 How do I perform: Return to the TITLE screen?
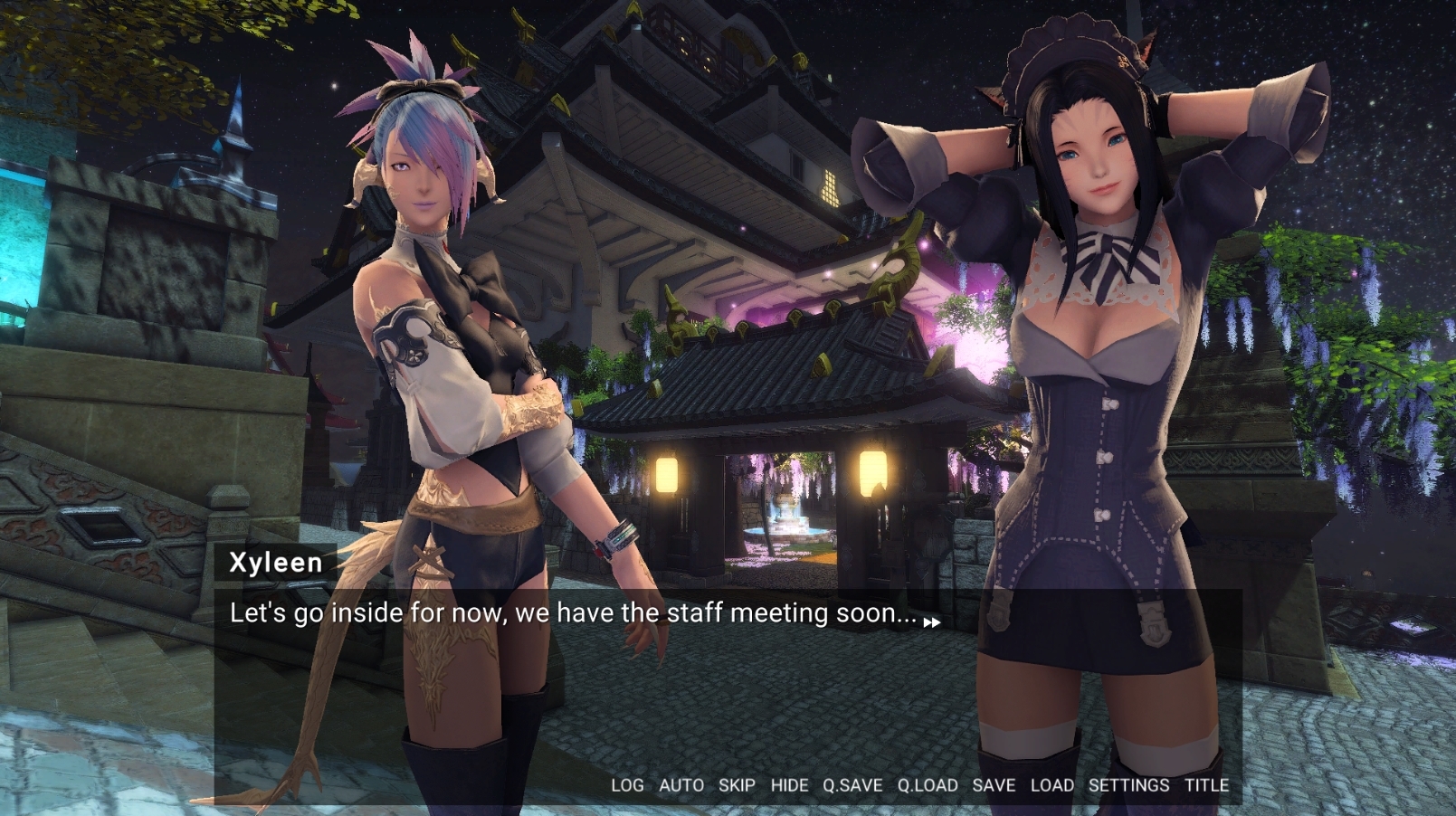tap(1206, 785)
